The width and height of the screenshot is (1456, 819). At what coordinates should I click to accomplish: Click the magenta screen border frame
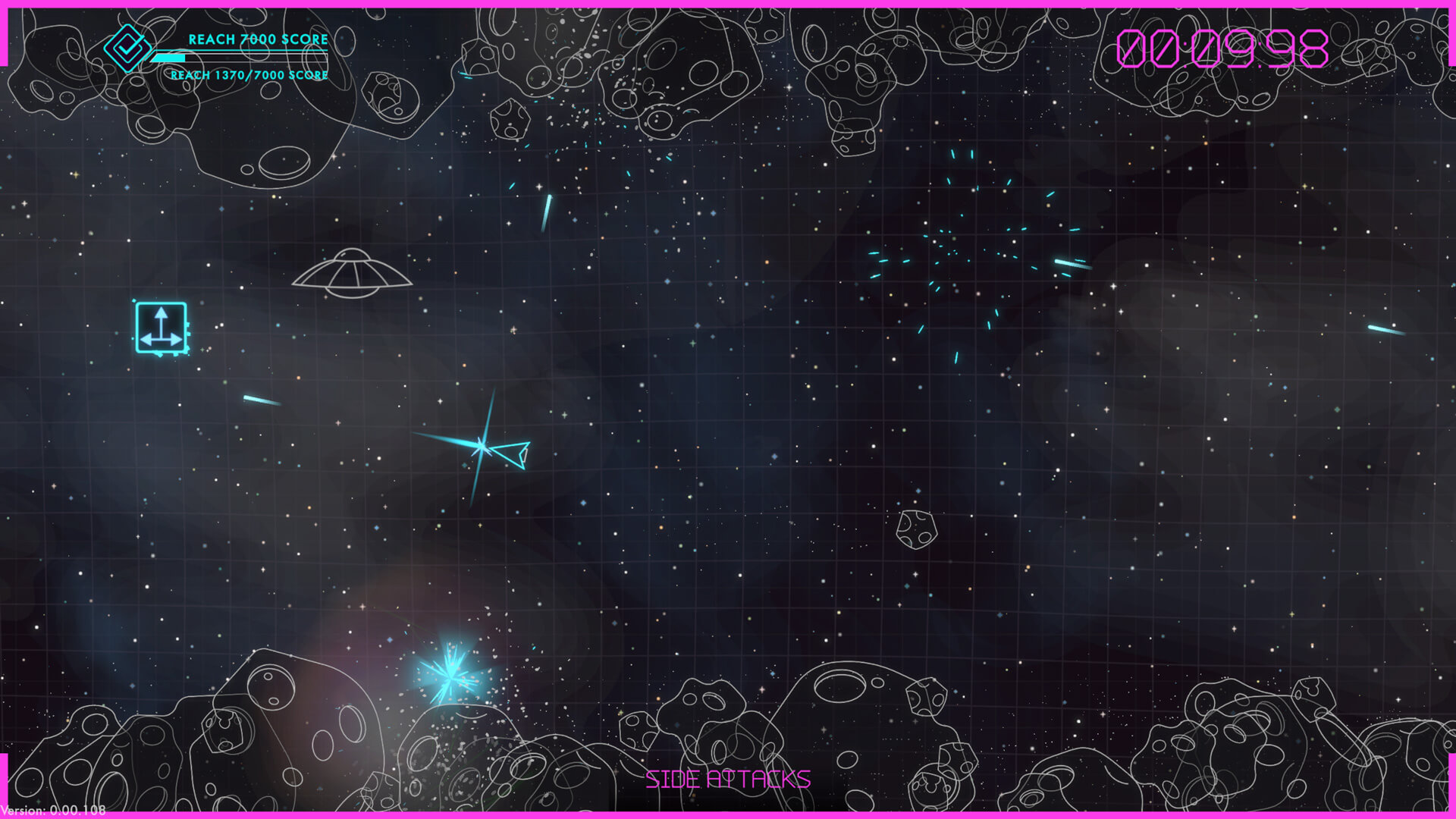click(728, 5)
